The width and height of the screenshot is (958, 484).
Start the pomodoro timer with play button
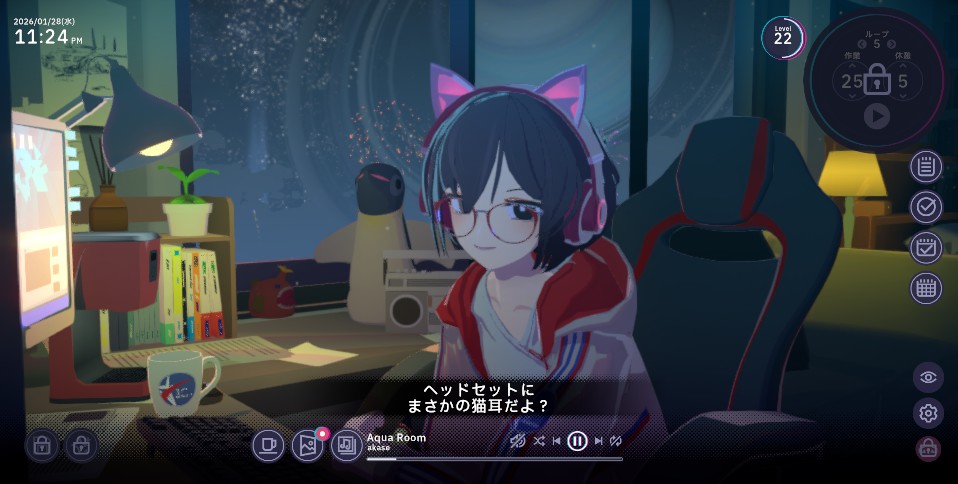coord(877,116)
